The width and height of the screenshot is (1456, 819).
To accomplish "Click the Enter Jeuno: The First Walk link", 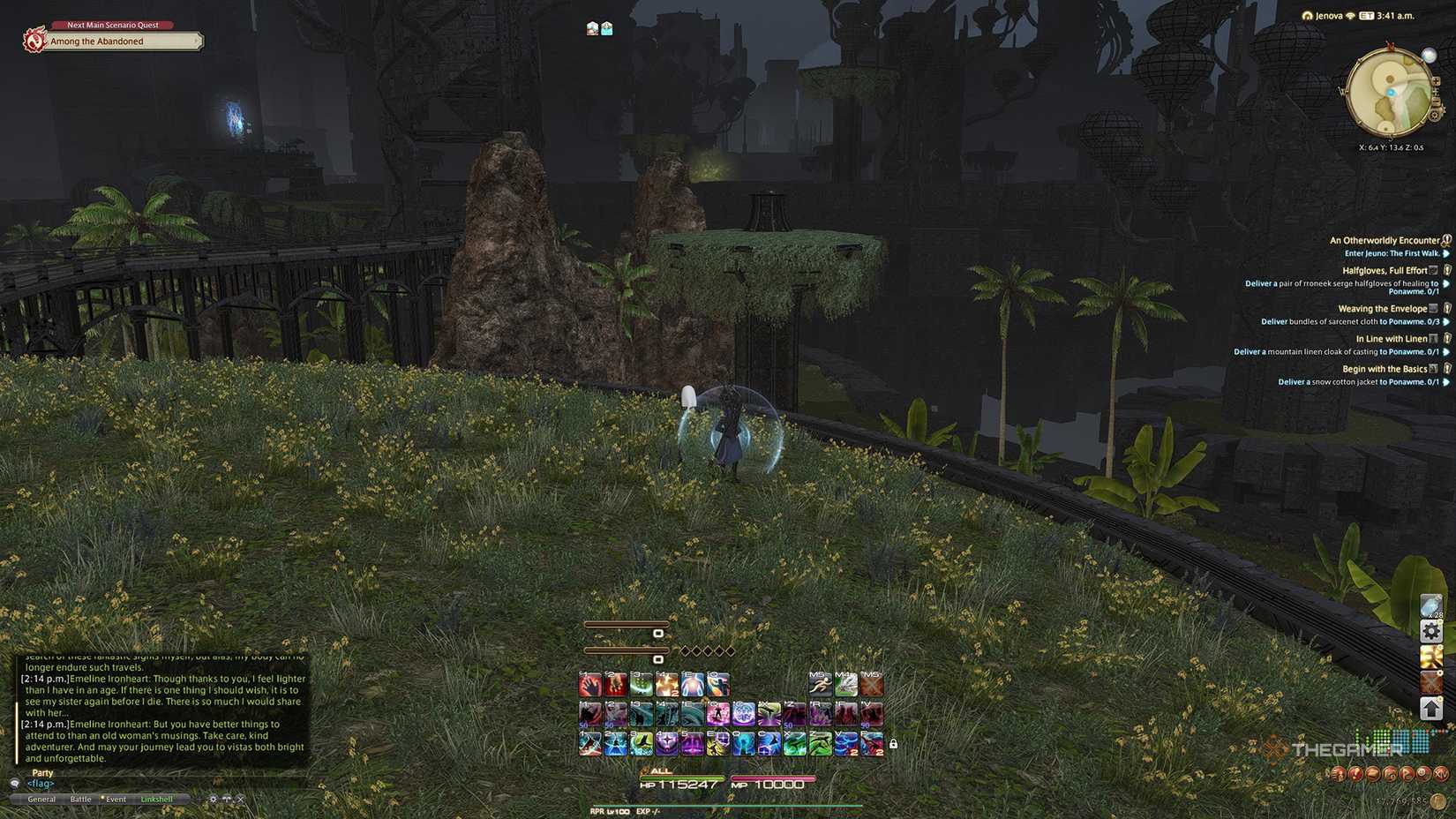I will (x=1392, y=252).
